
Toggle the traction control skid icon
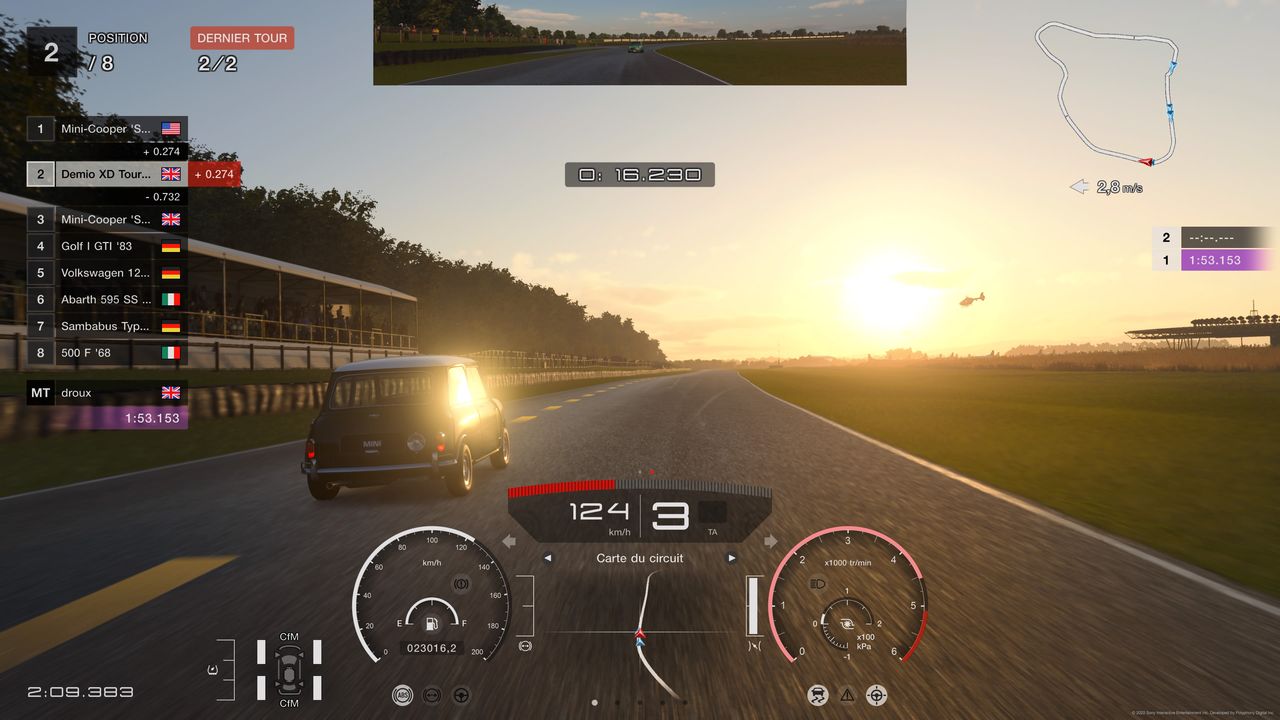817,695
